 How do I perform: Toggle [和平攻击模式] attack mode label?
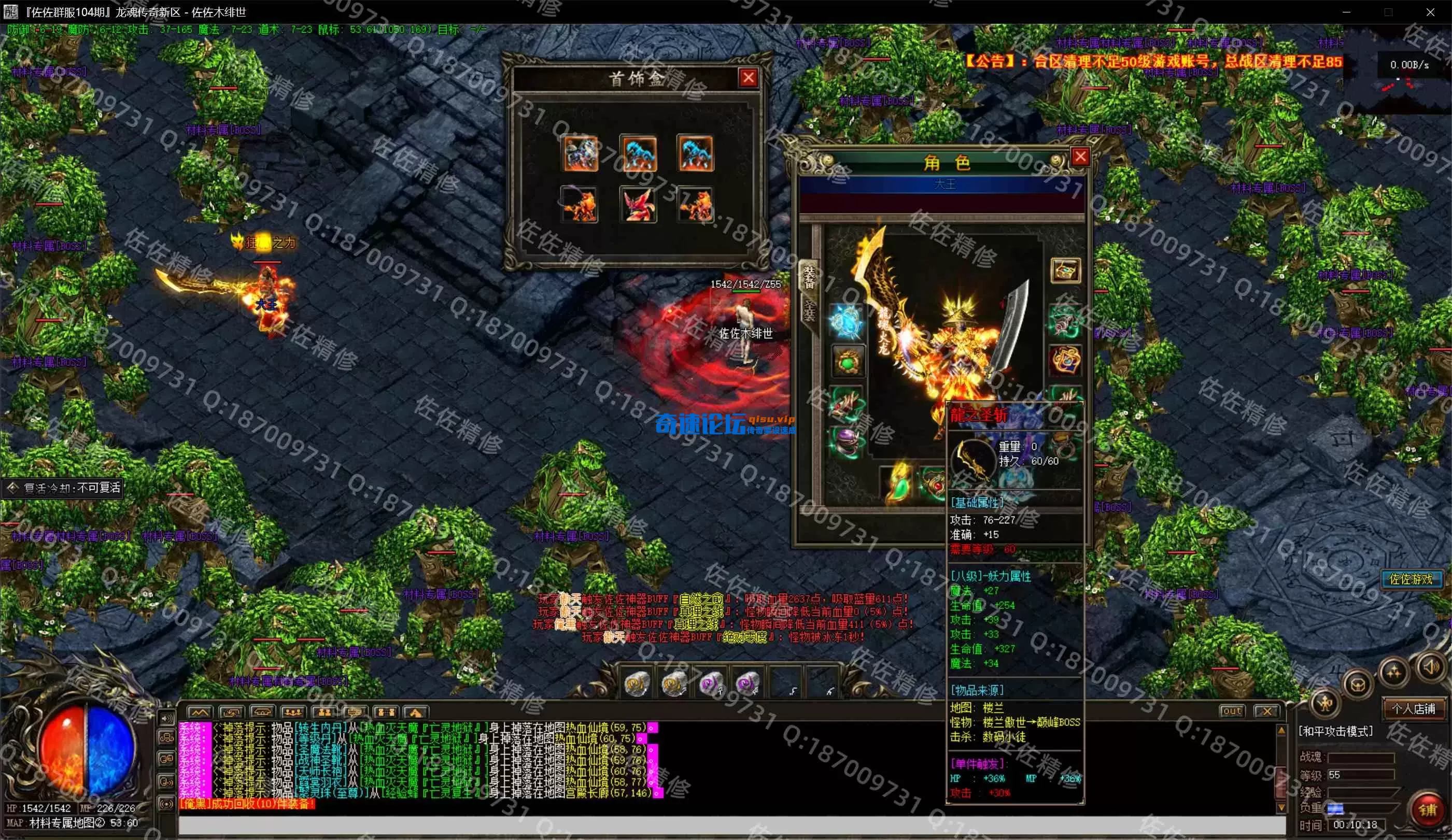(x=1335, y=732)
